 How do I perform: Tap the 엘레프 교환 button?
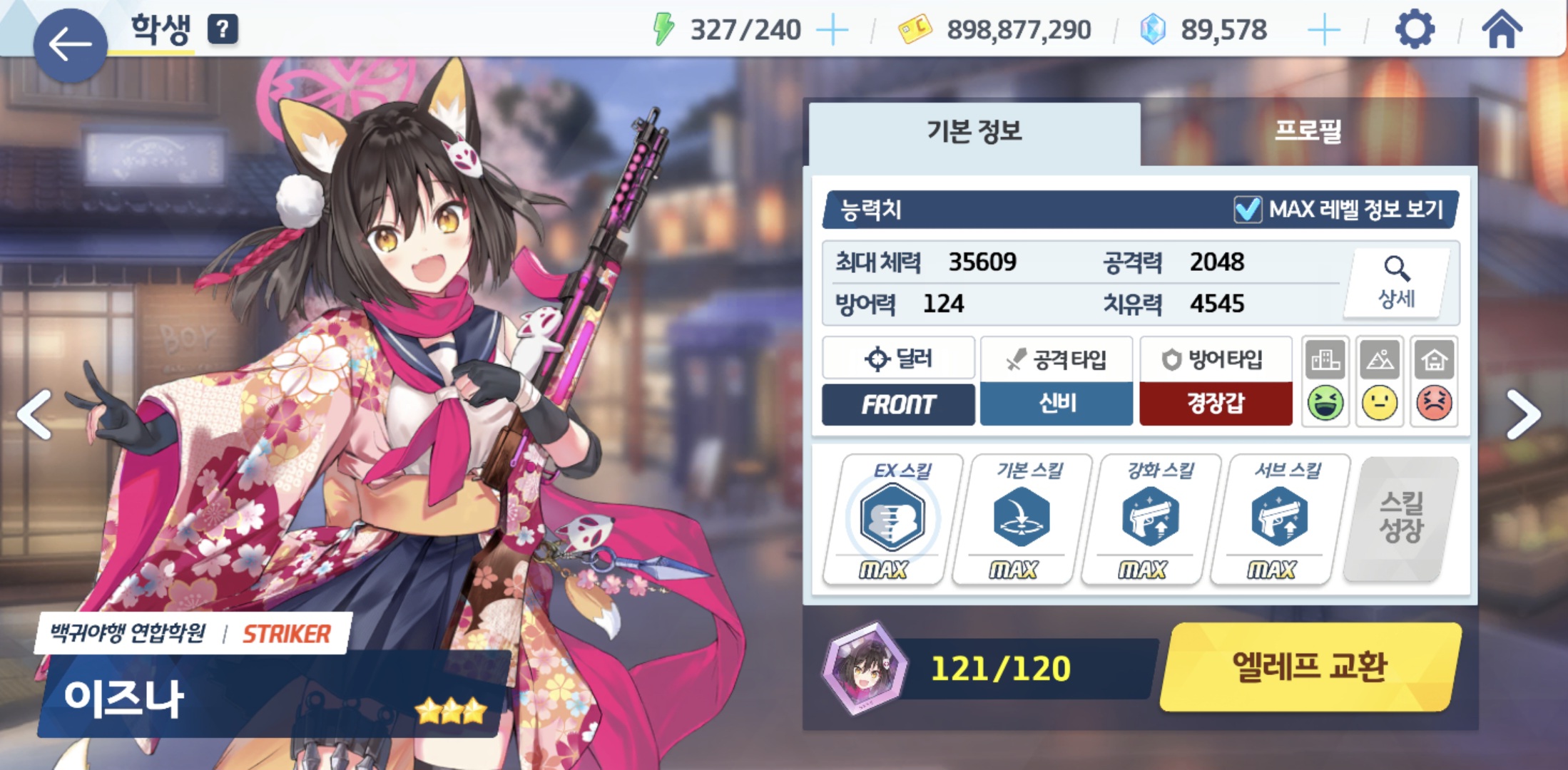coord(1310,667)
